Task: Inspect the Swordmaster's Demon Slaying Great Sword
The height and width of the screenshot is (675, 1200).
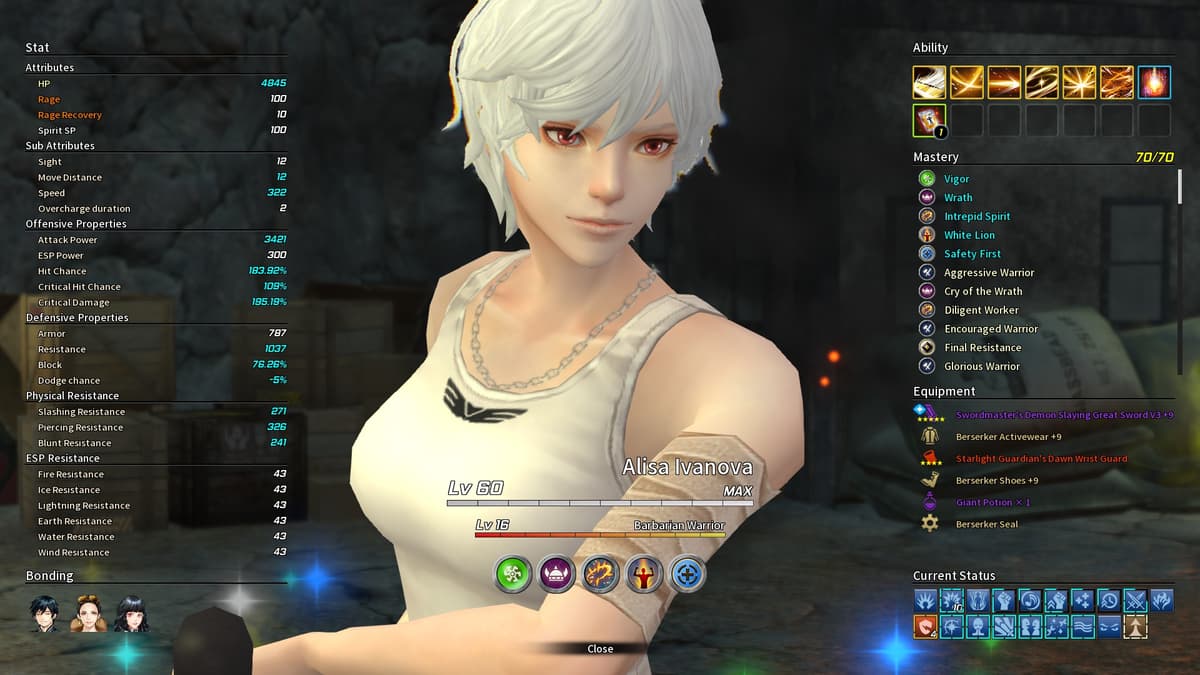Action: 1064,415
